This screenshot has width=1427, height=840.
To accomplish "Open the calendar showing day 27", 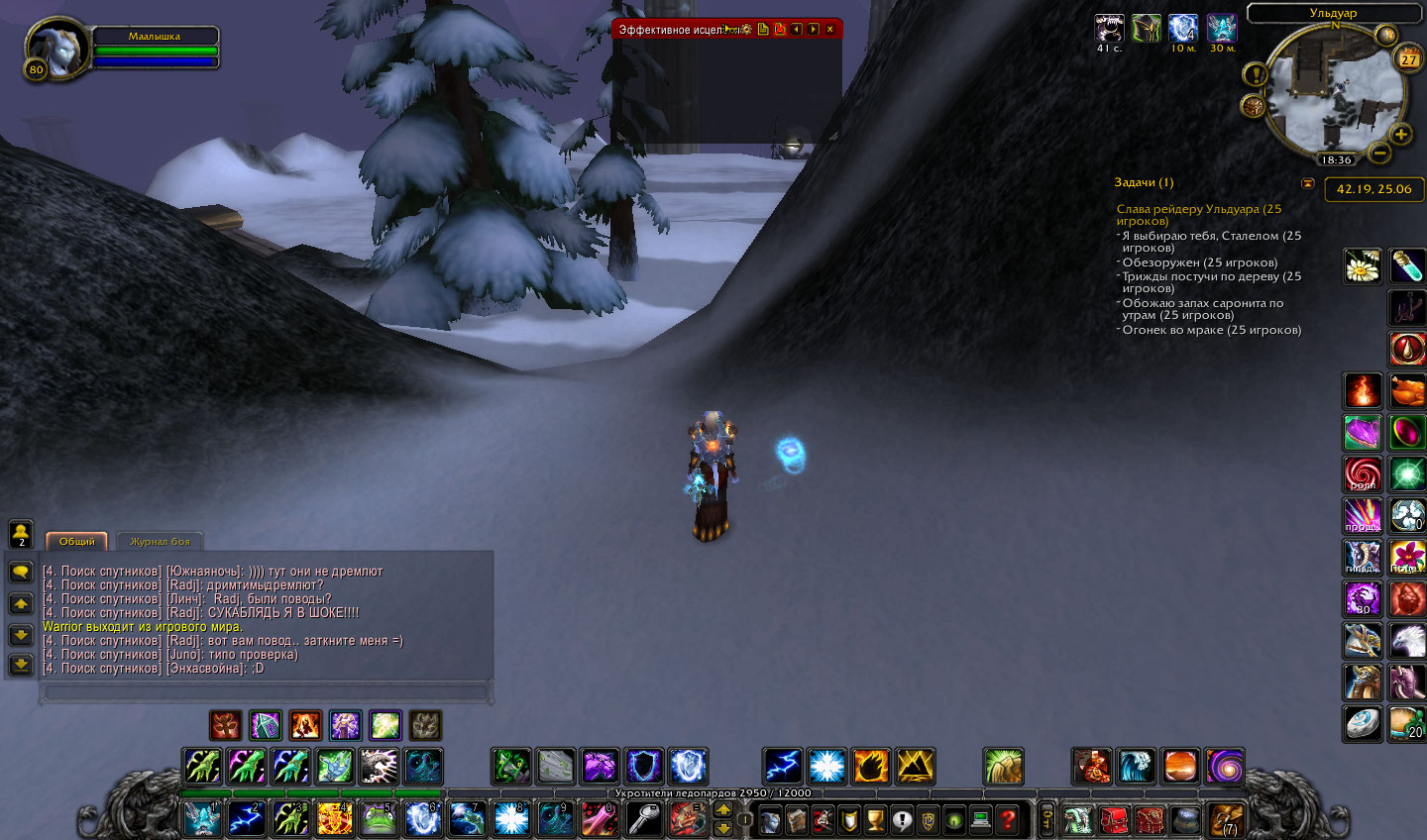I will point(1408,59).
